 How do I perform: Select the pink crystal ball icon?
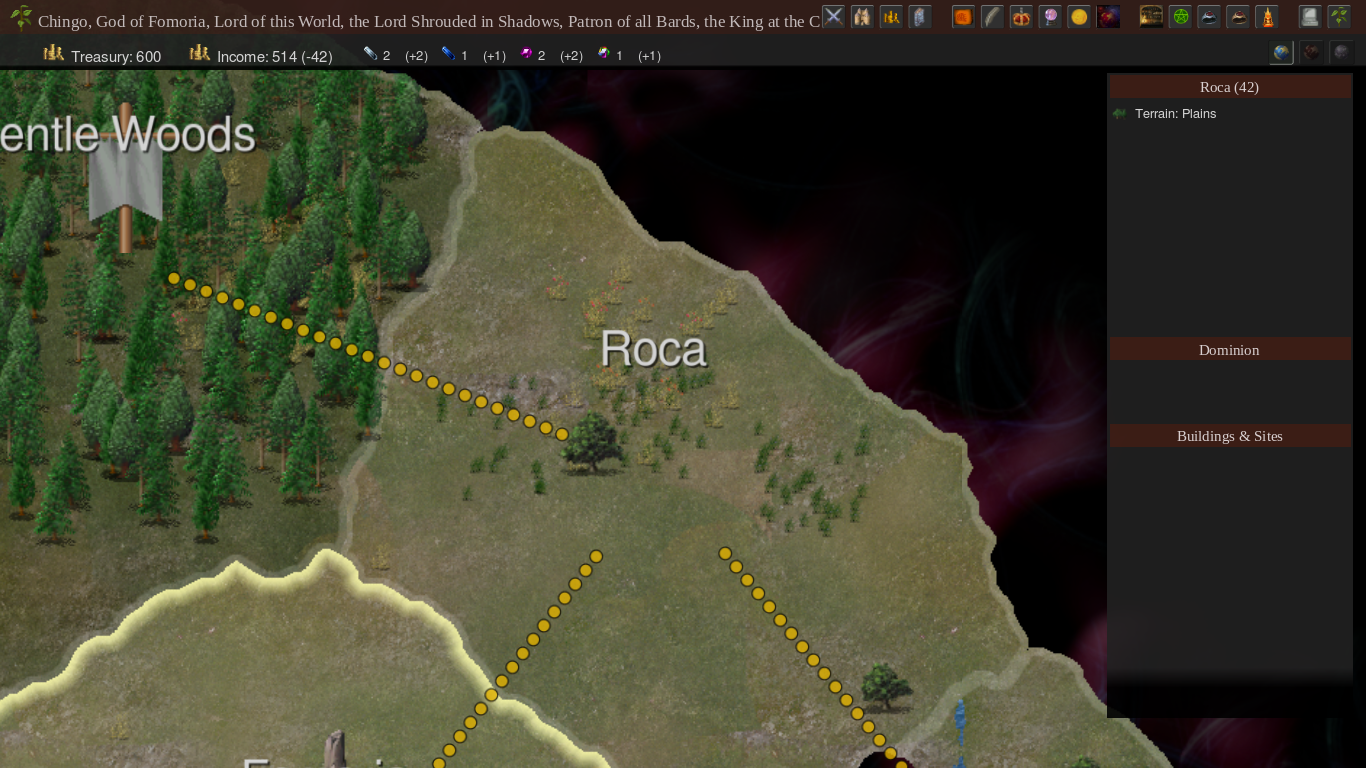pyautogui.click(x=1049, y=16)
